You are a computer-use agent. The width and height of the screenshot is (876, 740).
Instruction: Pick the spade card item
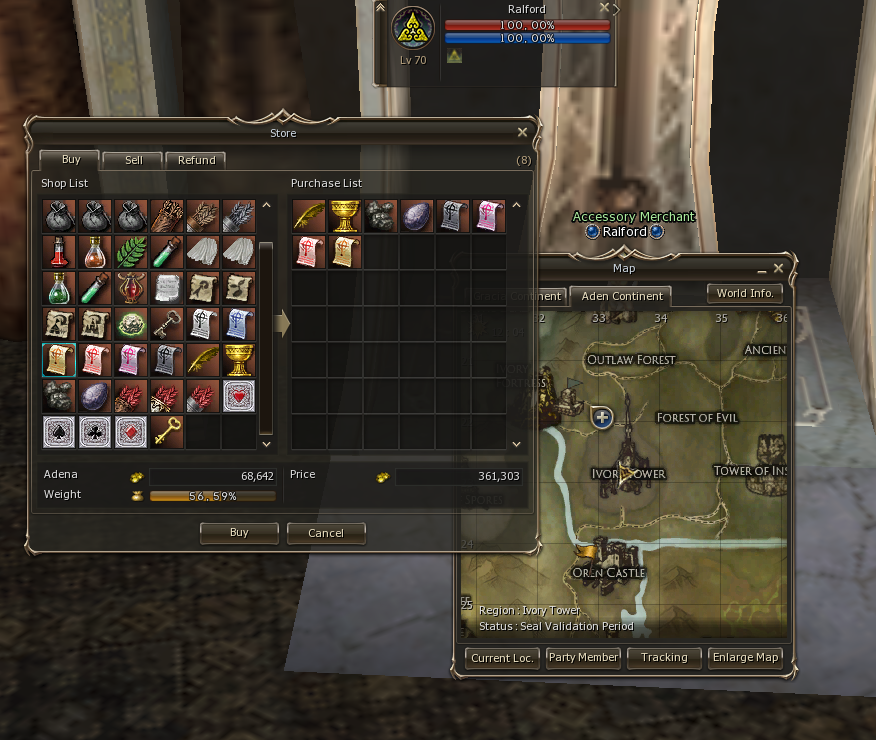(x=59, y=432)
